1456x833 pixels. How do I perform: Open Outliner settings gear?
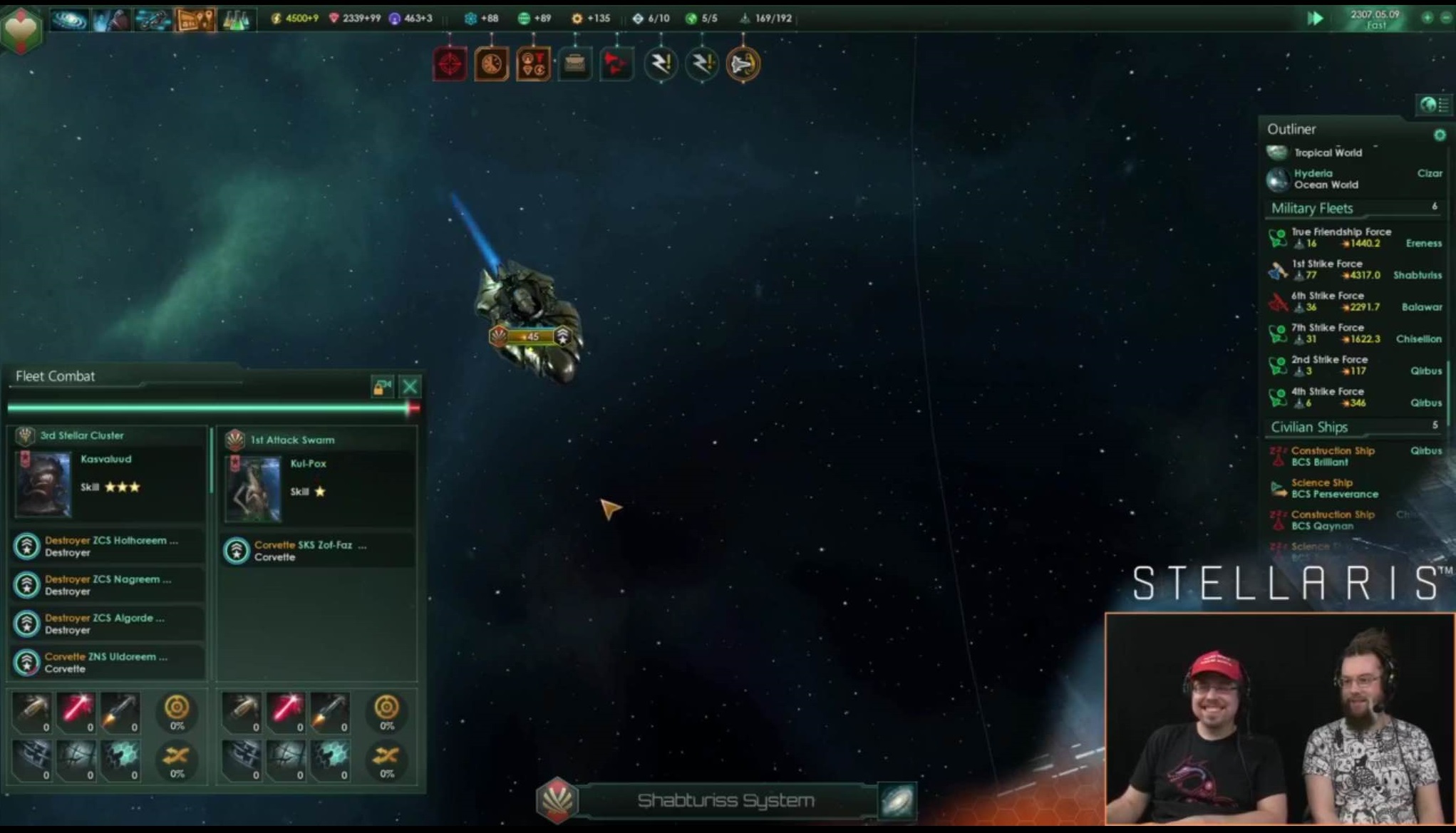coord(1440,135)
